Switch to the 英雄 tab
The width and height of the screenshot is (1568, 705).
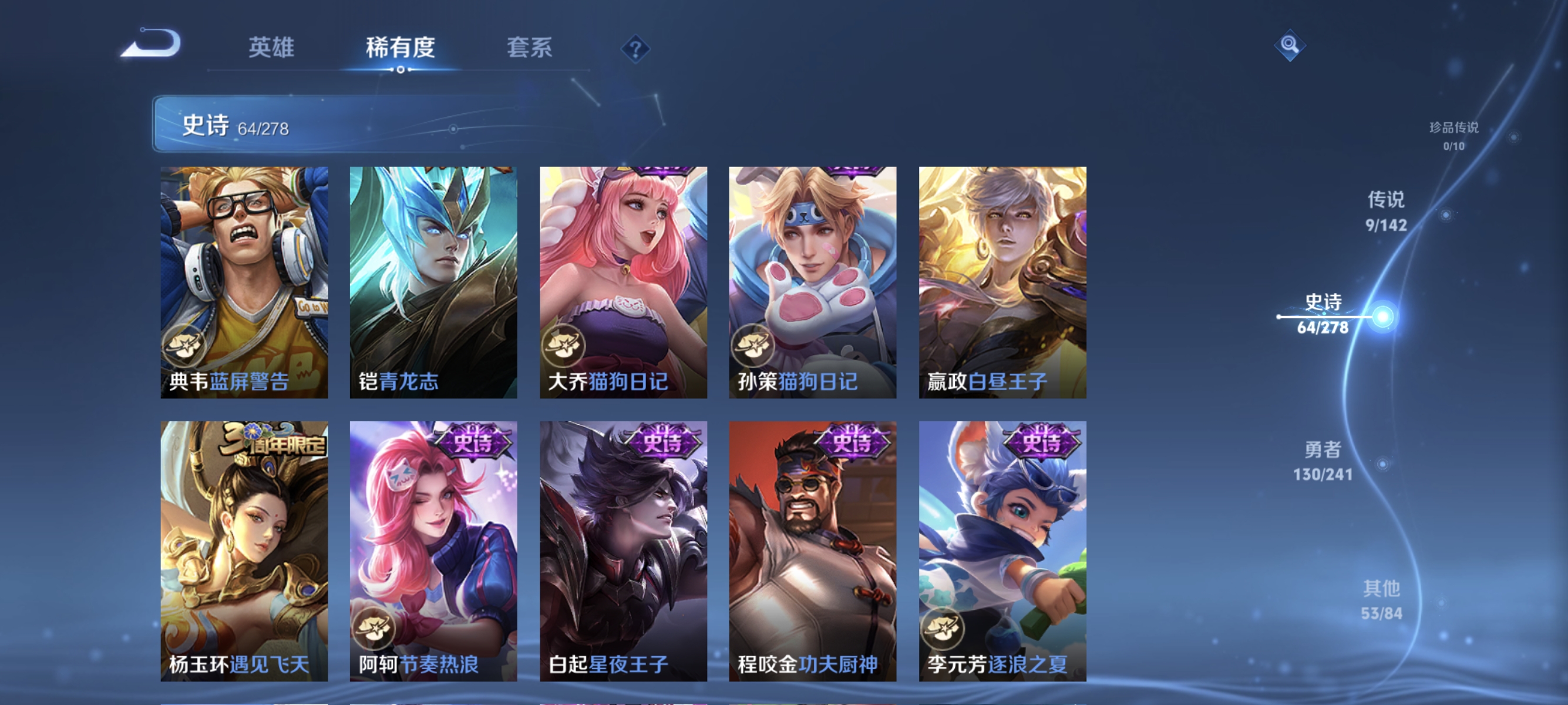coord(272,48)
